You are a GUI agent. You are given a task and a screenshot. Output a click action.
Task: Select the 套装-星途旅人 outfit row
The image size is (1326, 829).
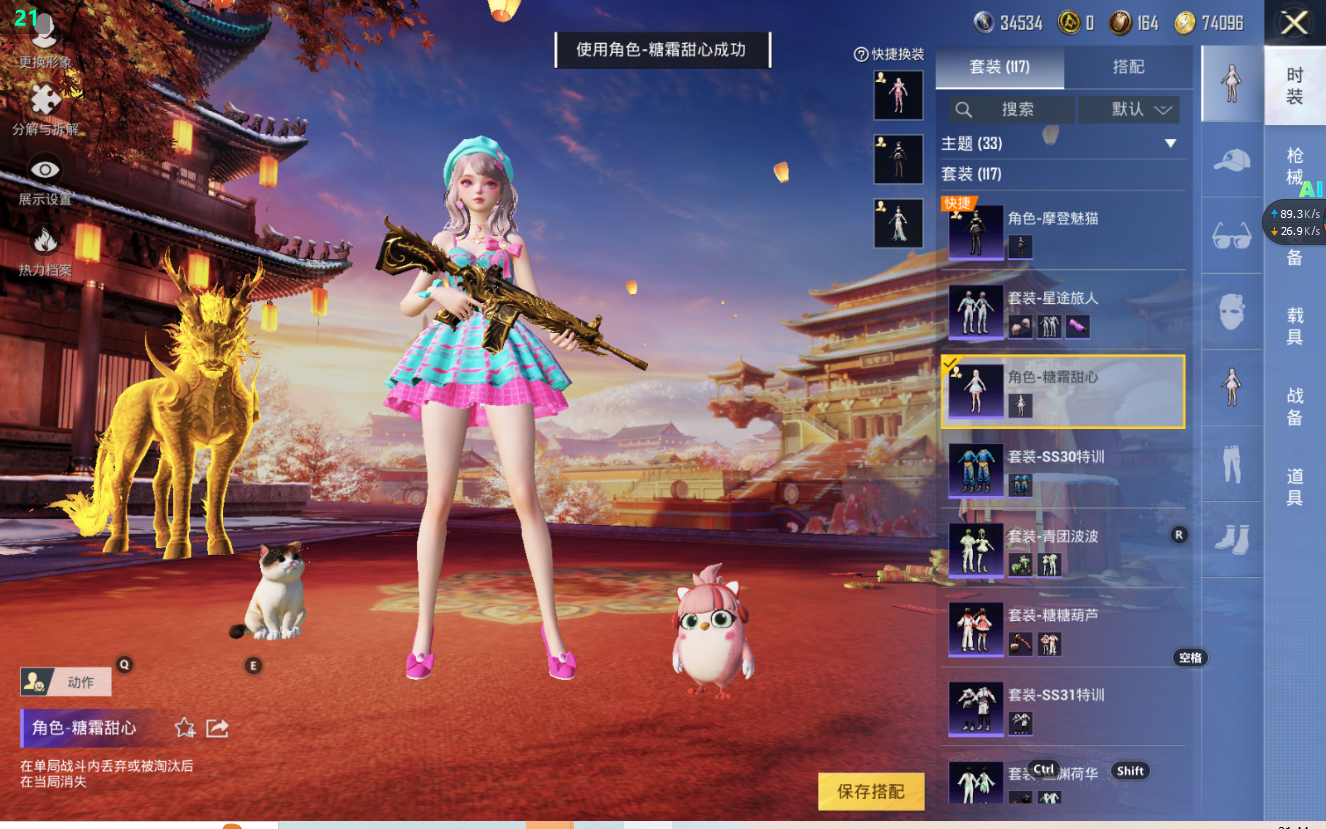tap(1063, 311)
